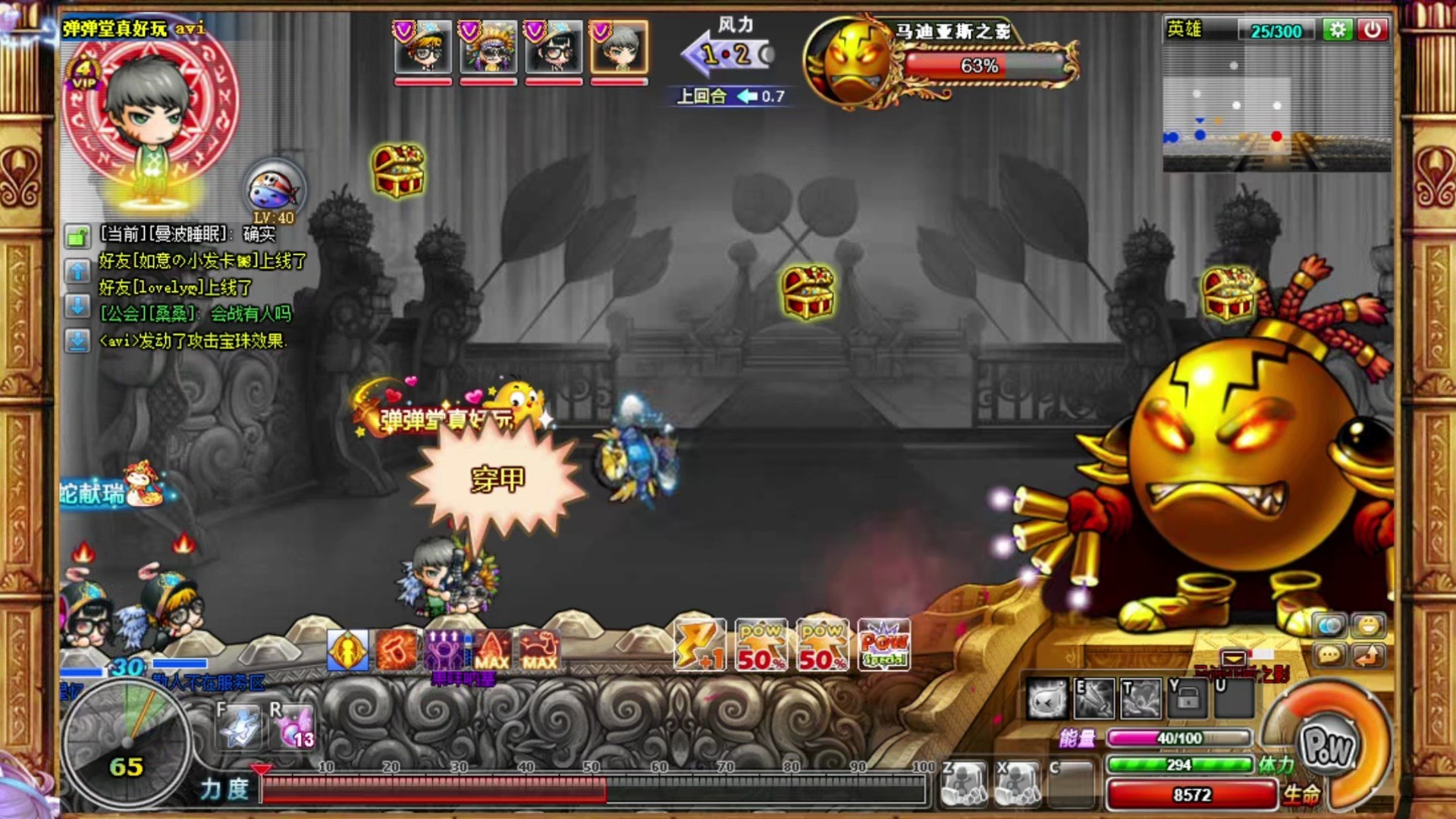Click the orange curved arrow button
Image resolution: width=1456 pixels, height=819 pixels.
[1368, 655]
